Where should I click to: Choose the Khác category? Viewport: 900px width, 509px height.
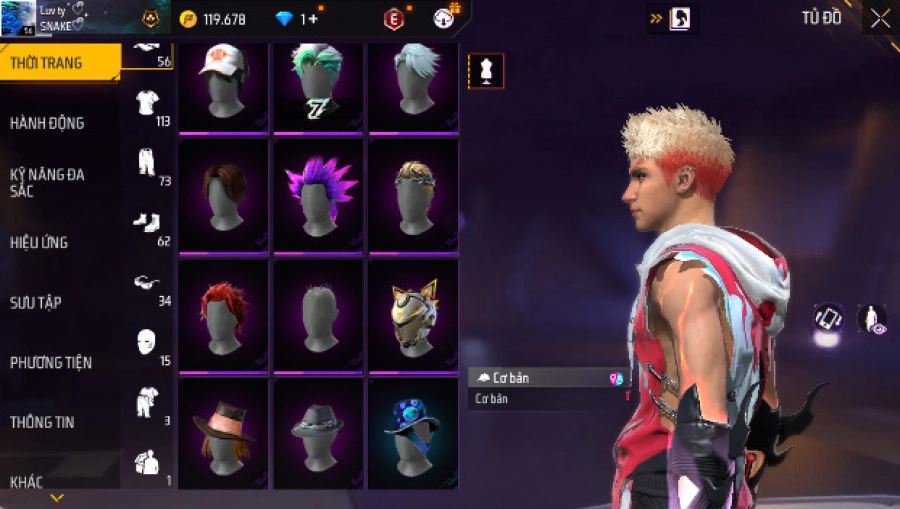(27, 482)
